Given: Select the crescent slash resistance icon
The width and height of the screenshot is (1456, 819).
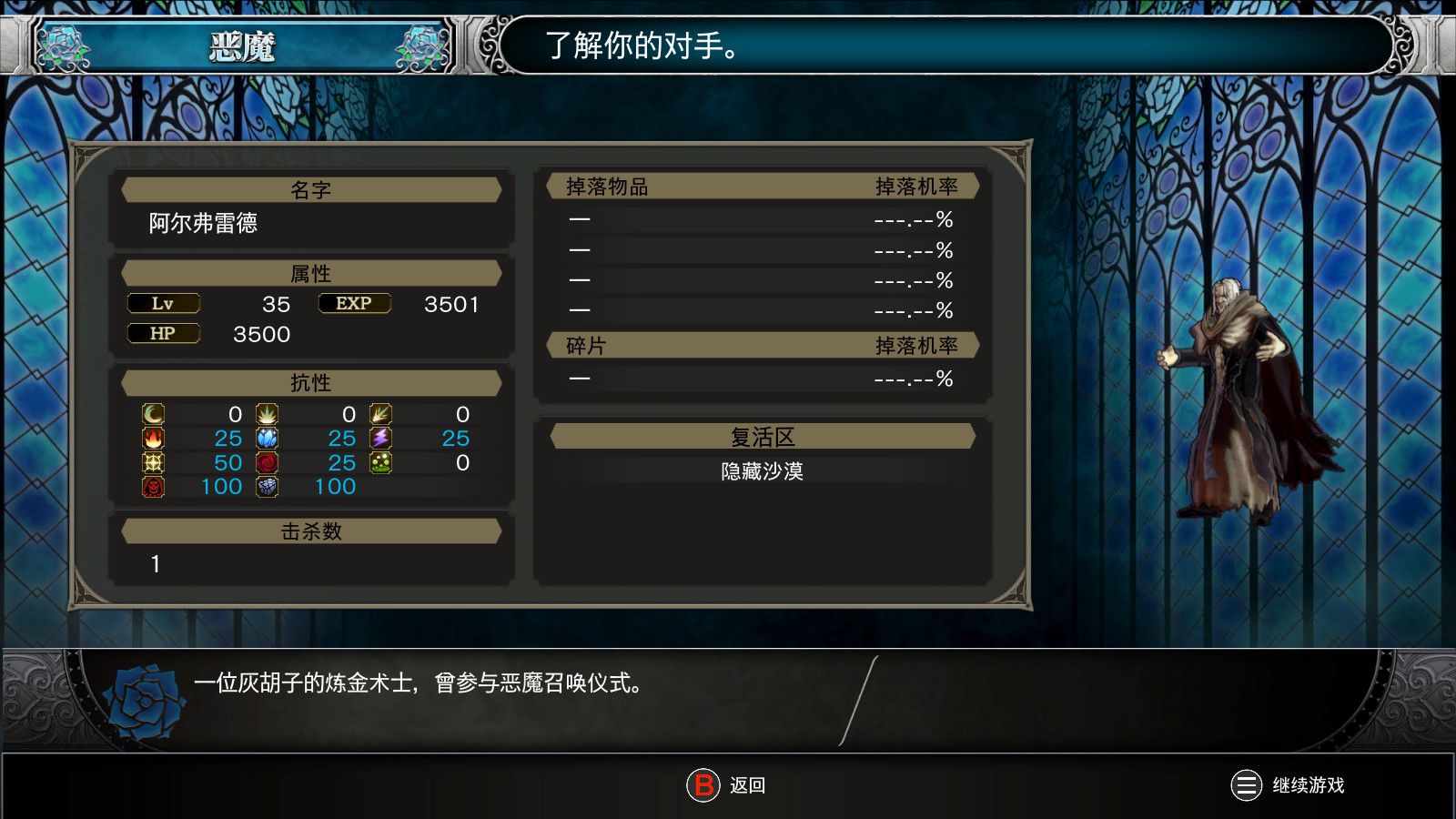Looking at the screenshot, I should (154, 415).
